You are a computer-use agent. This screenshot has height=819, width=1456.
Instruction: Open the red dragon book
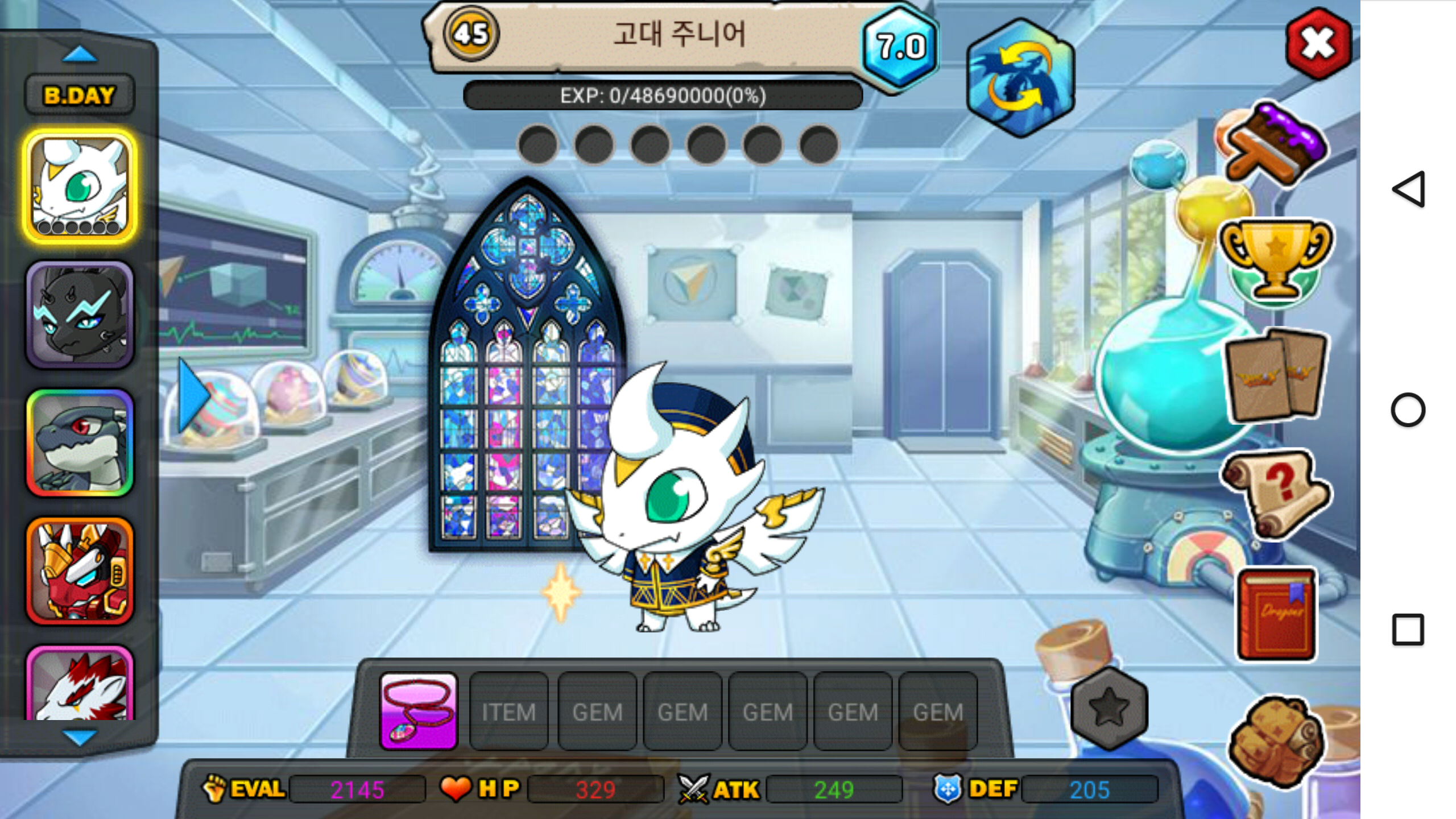coord(1276,613)
